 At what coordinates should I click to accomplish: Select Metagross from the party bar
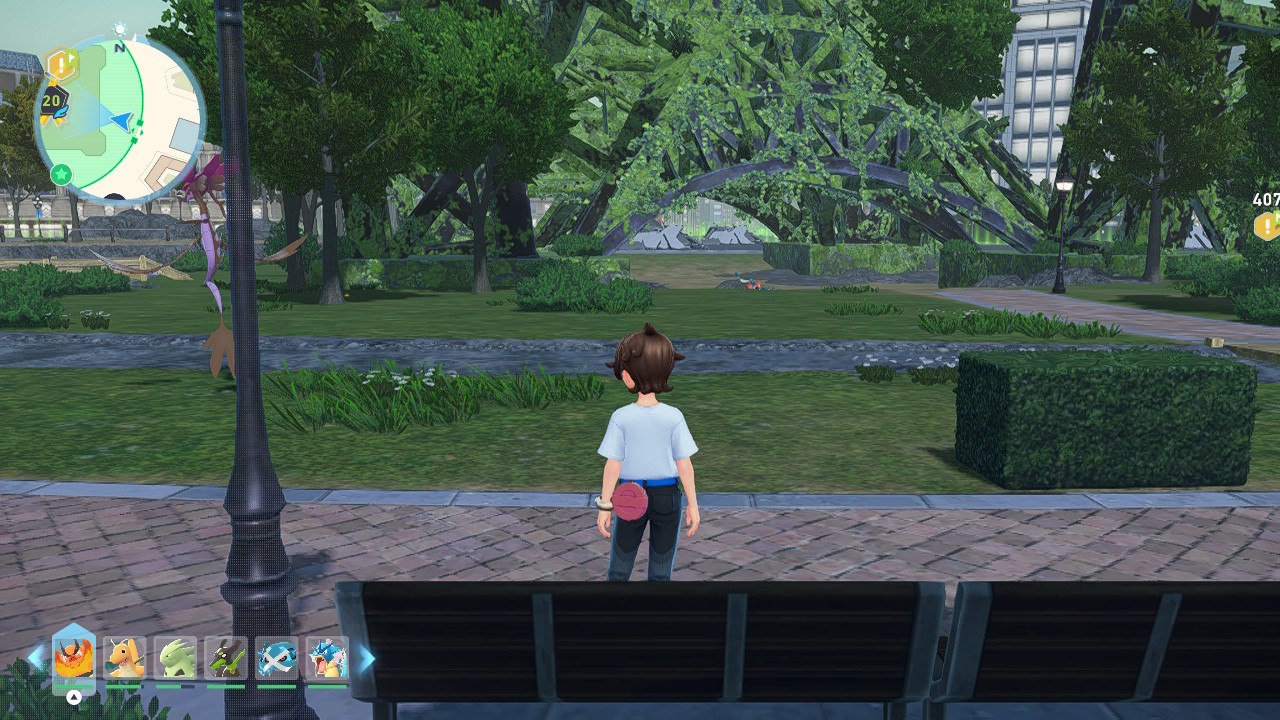pos(277,658)
